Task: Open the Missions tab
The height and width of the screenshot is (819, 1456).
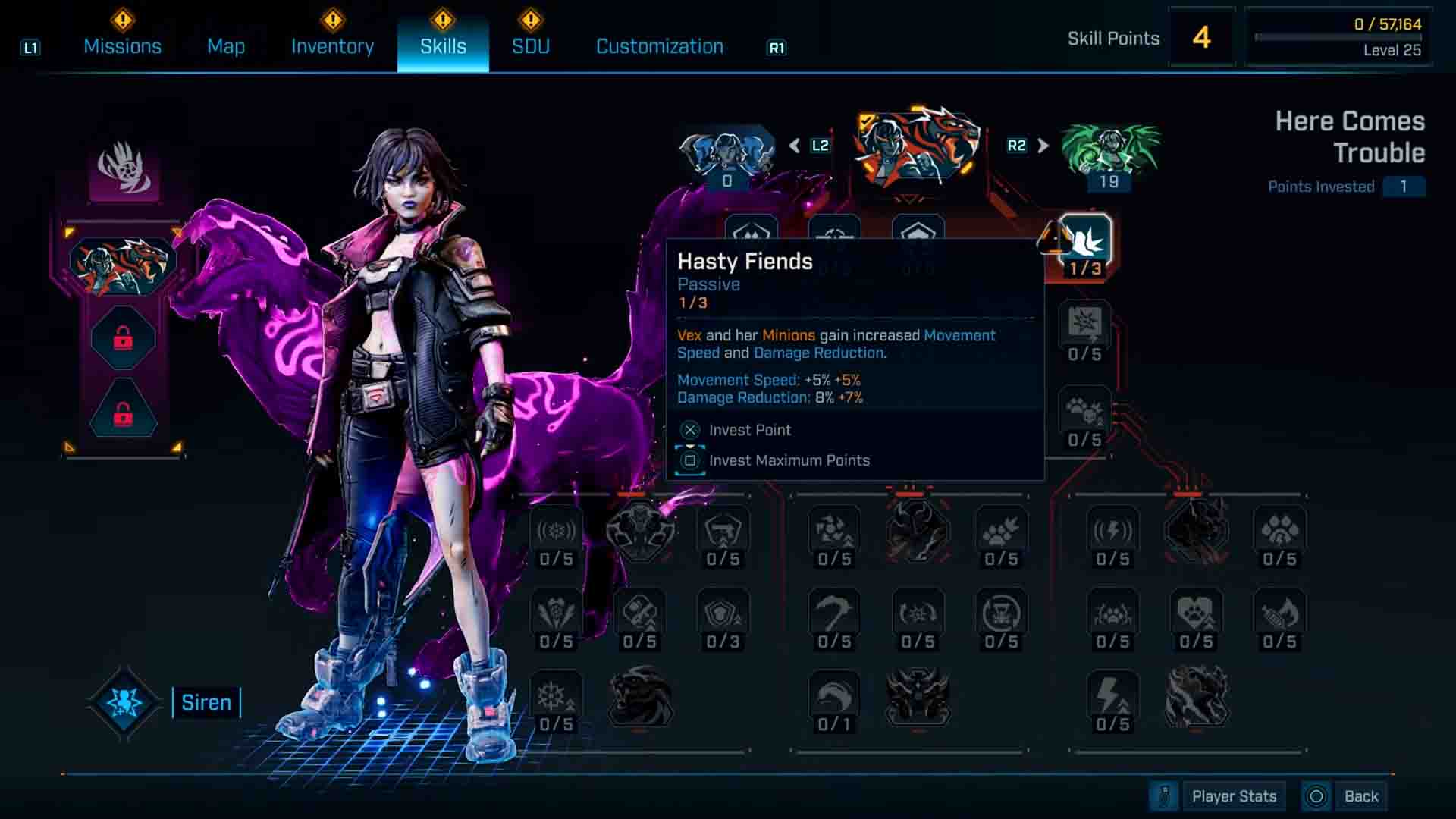Action: coord(122,46)
